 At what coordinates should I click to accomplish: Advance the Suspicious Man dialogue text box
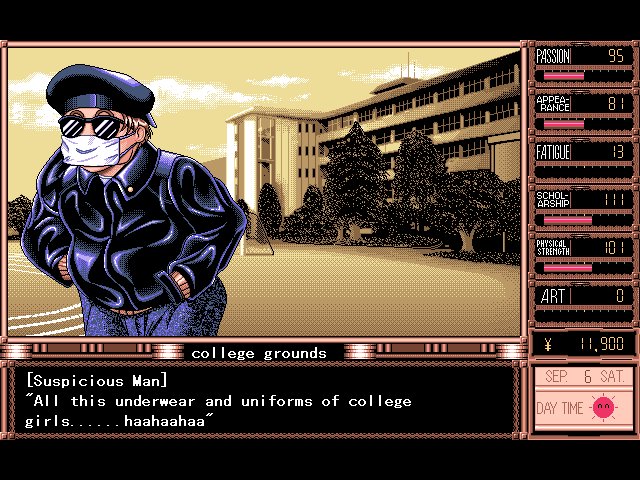pyautogui.click(x=265, y=401)
